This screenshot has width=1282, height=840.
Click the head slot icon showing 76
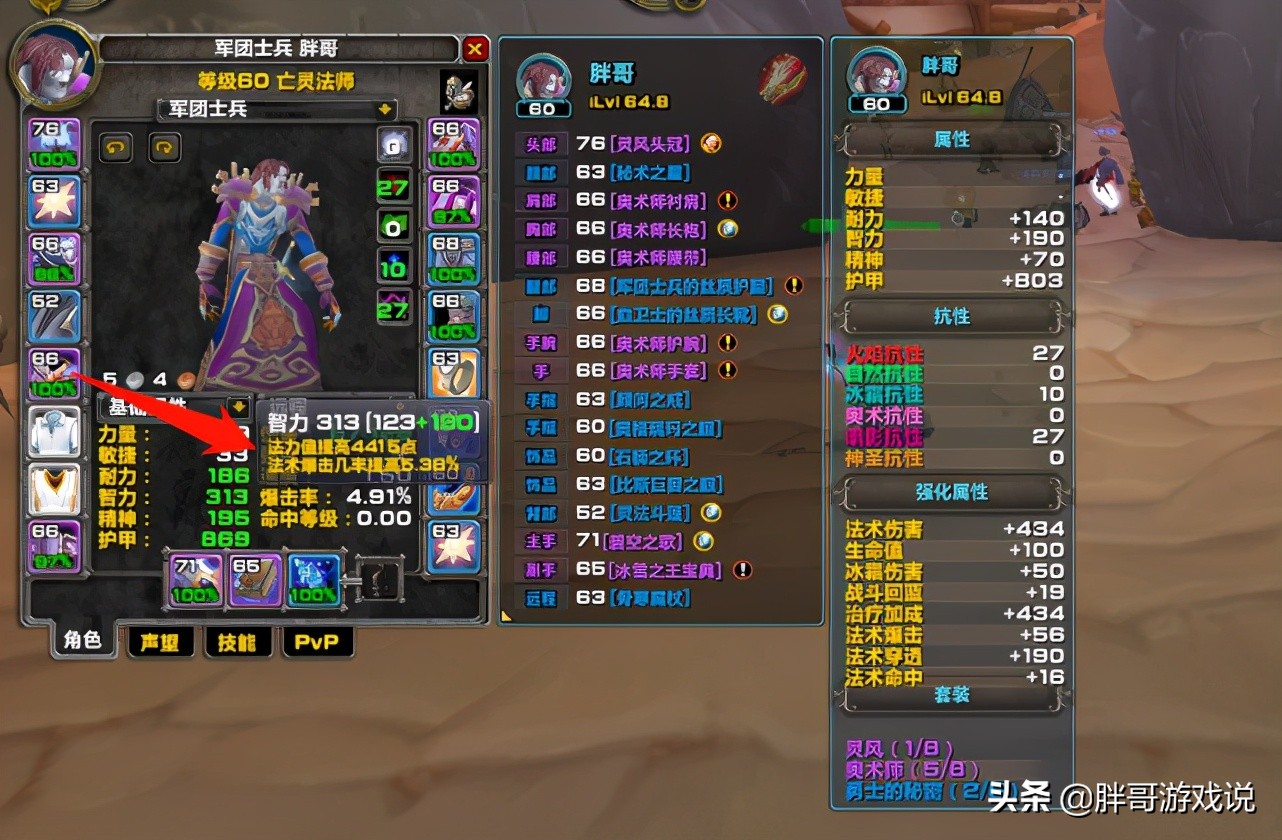54,142
